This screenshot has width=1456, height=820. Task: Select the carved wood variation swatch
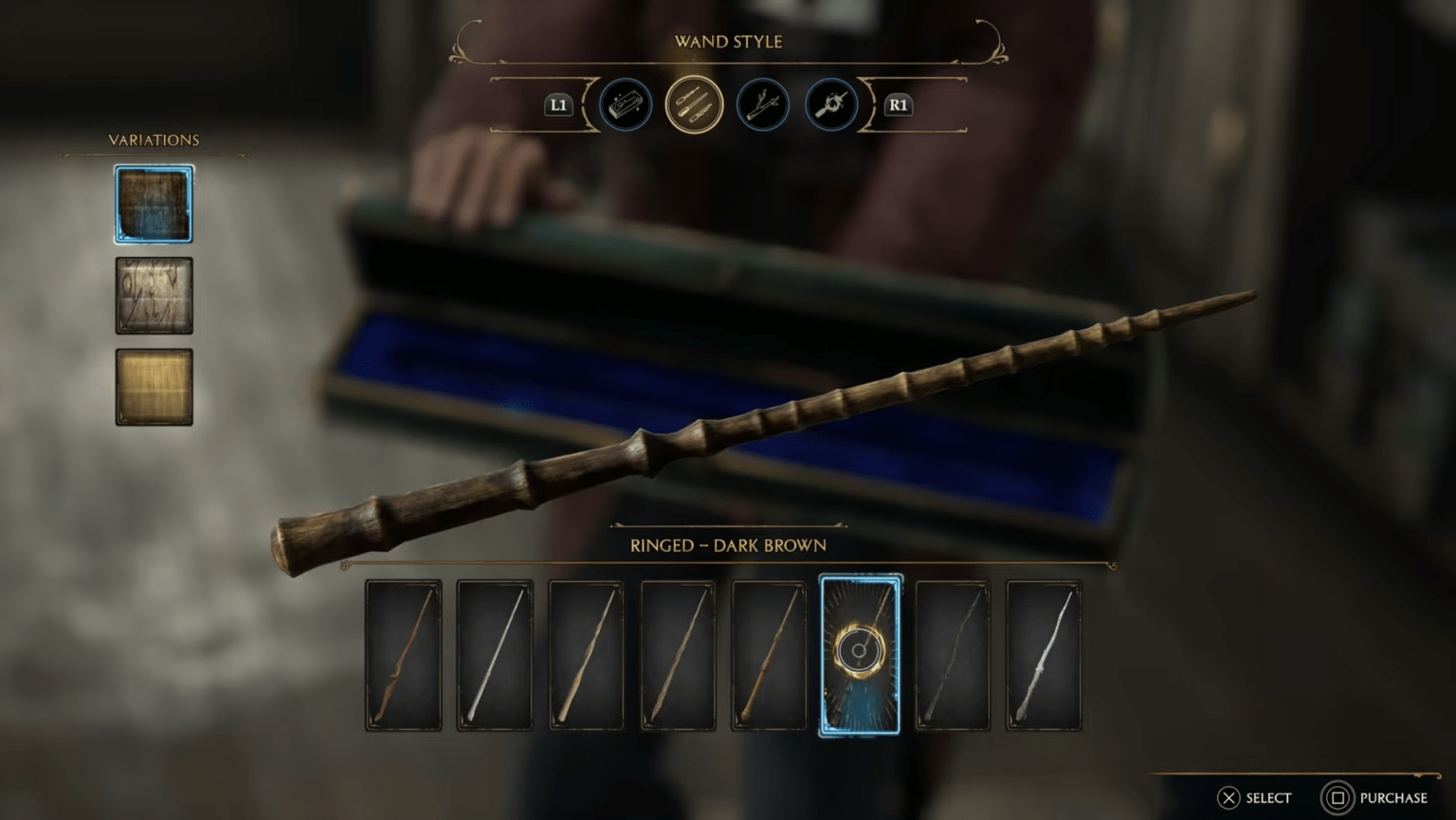[153, 295]
